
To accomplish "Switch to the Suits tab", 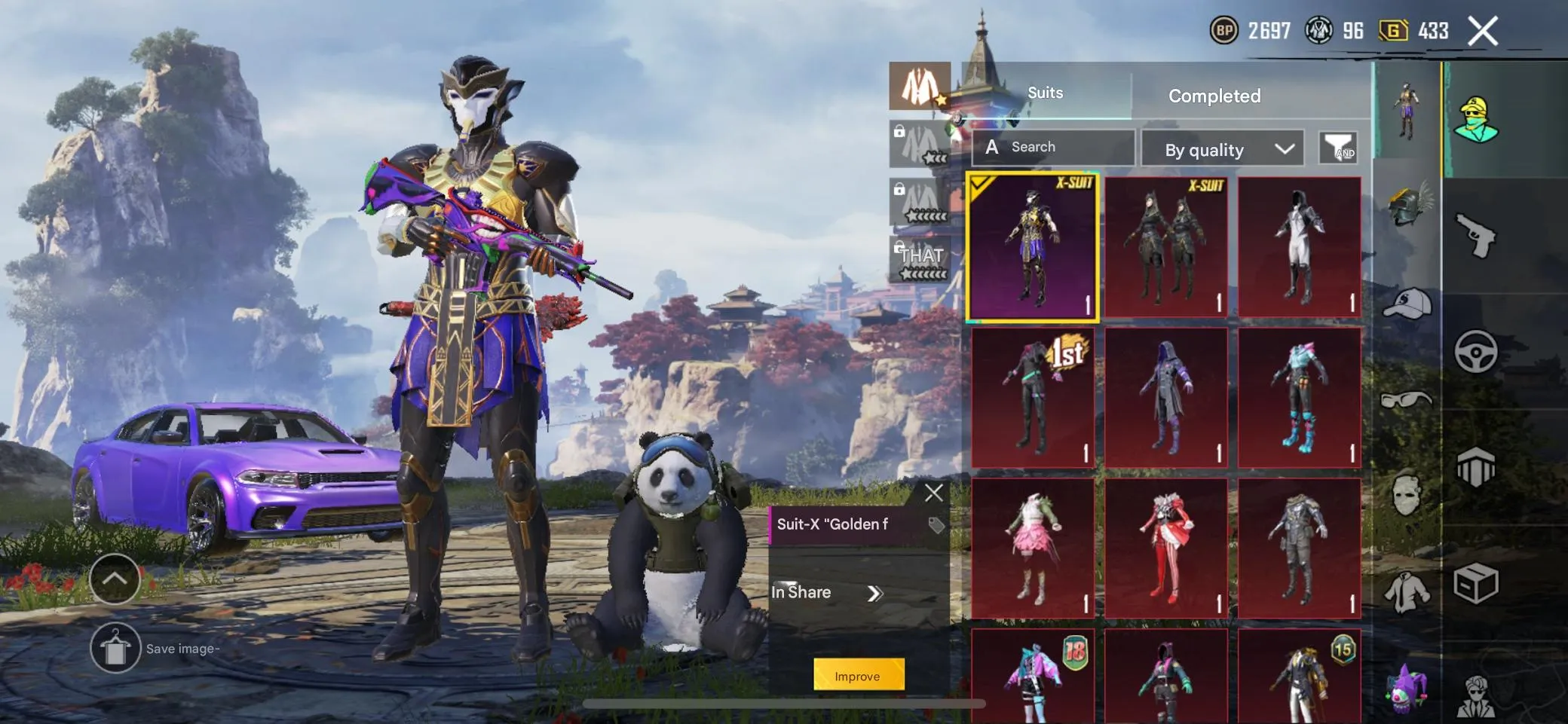I will point(1047,92).
